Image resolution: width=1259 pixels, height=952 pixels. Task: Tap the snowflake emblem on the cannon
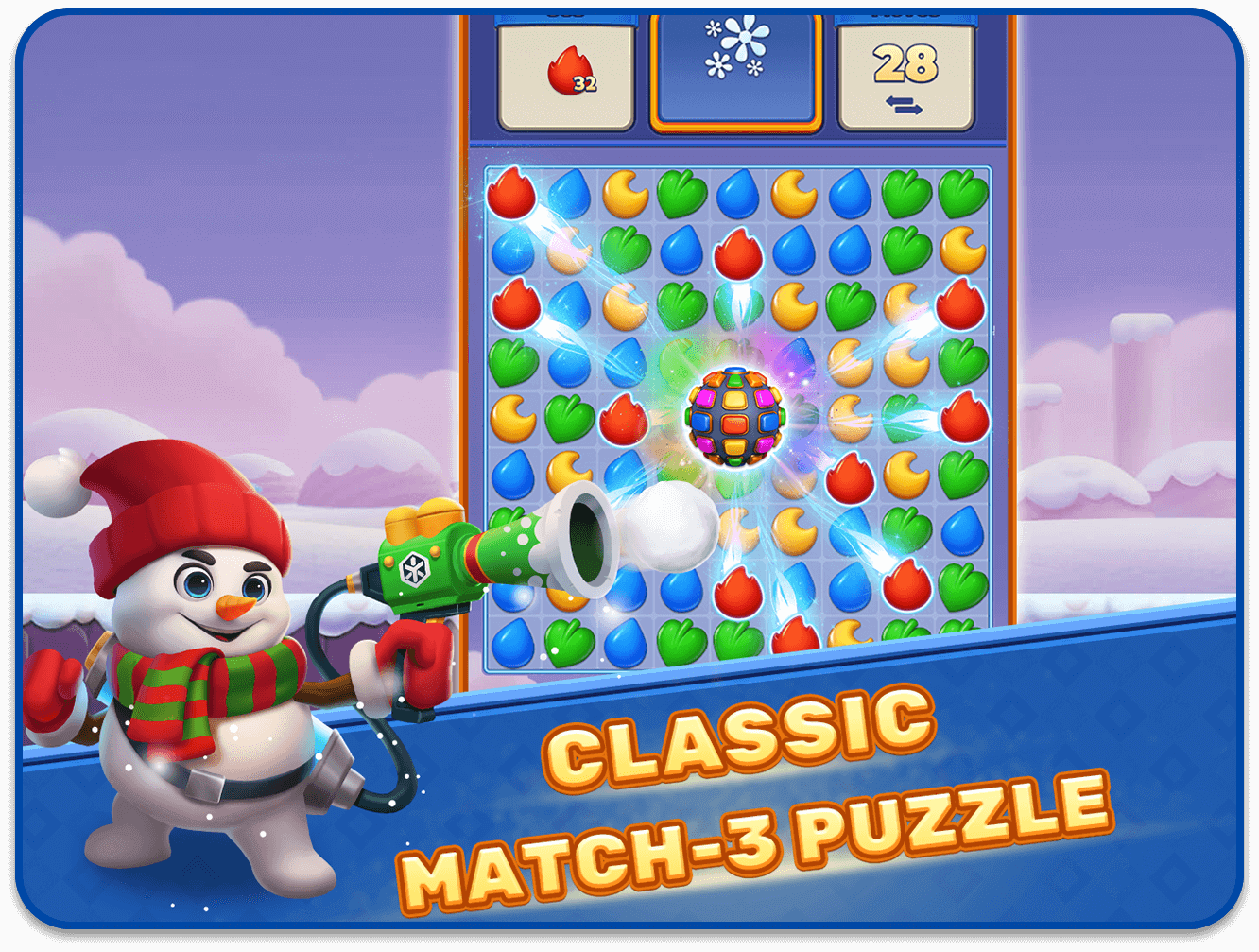point(416,565)
